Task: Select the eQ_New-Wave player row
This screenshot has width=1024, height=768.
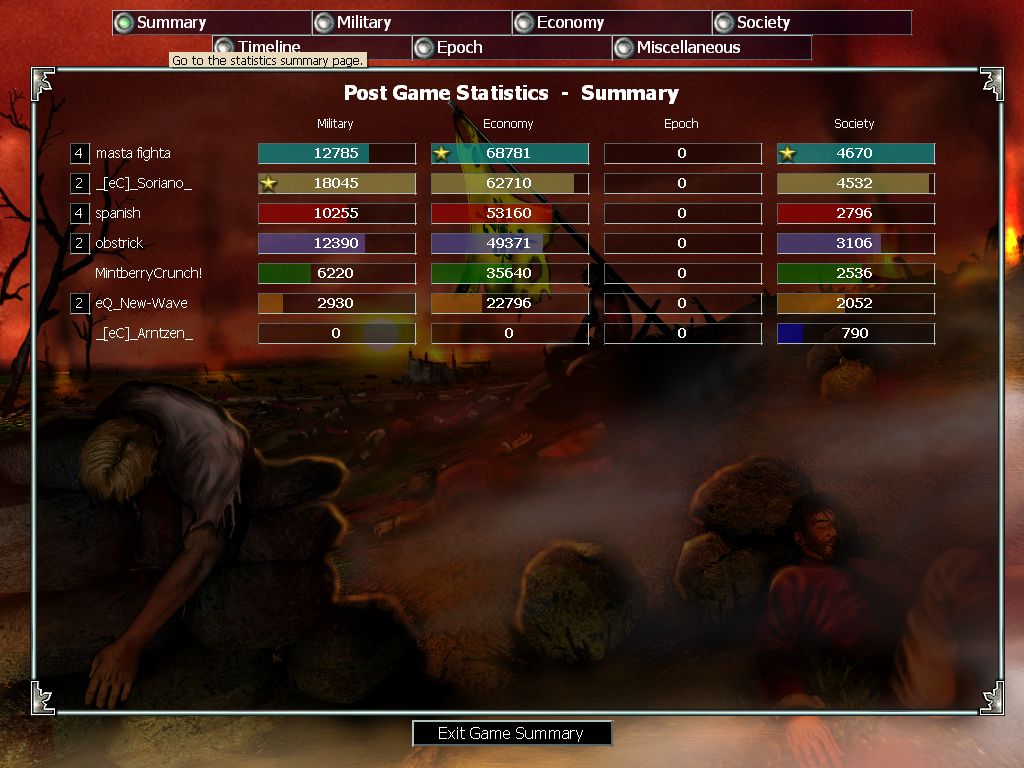Action: pos(141,303)
